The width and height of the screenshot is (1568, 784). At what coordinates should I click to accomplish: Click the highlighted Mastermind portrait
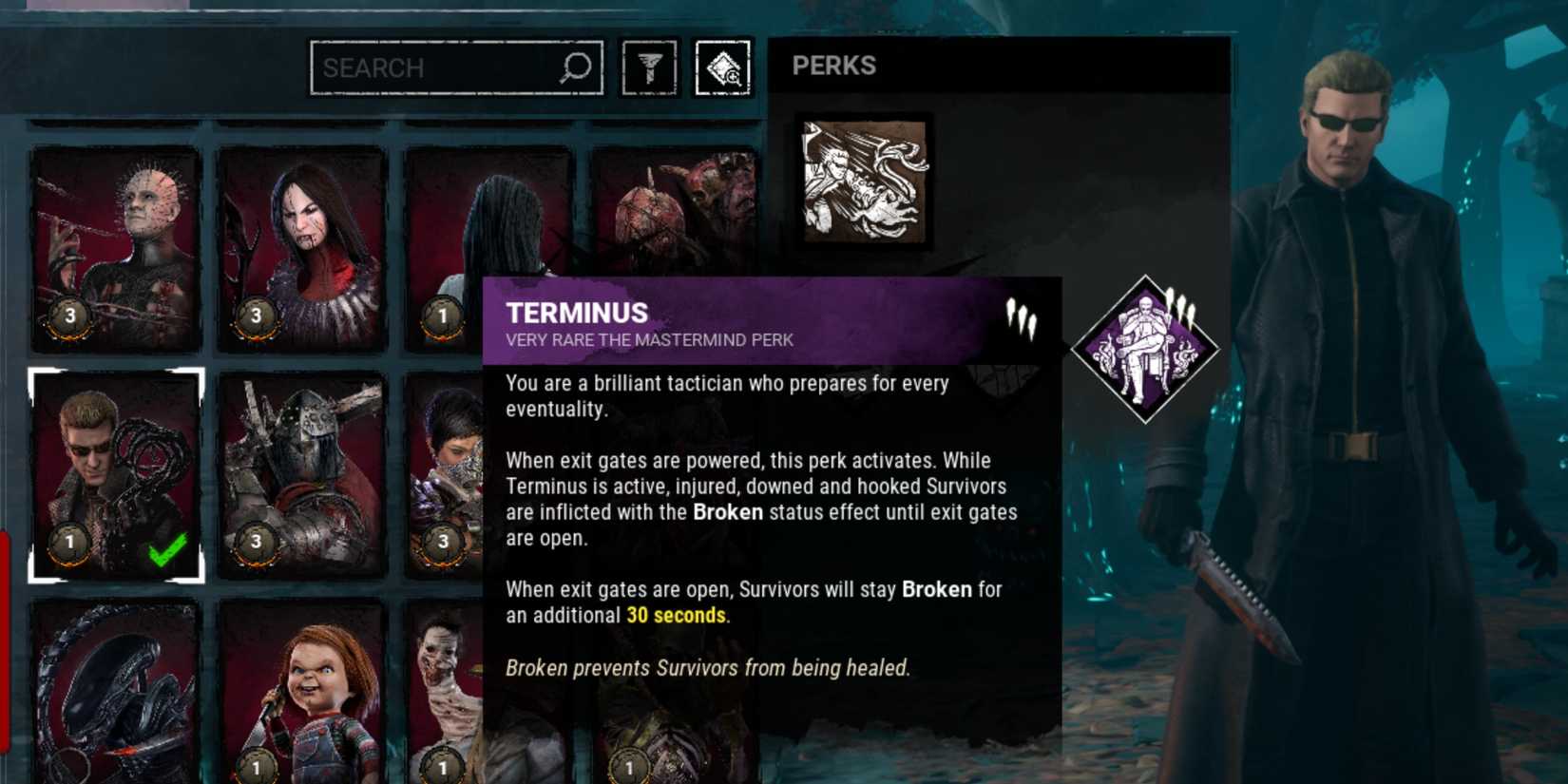[114, 456]
